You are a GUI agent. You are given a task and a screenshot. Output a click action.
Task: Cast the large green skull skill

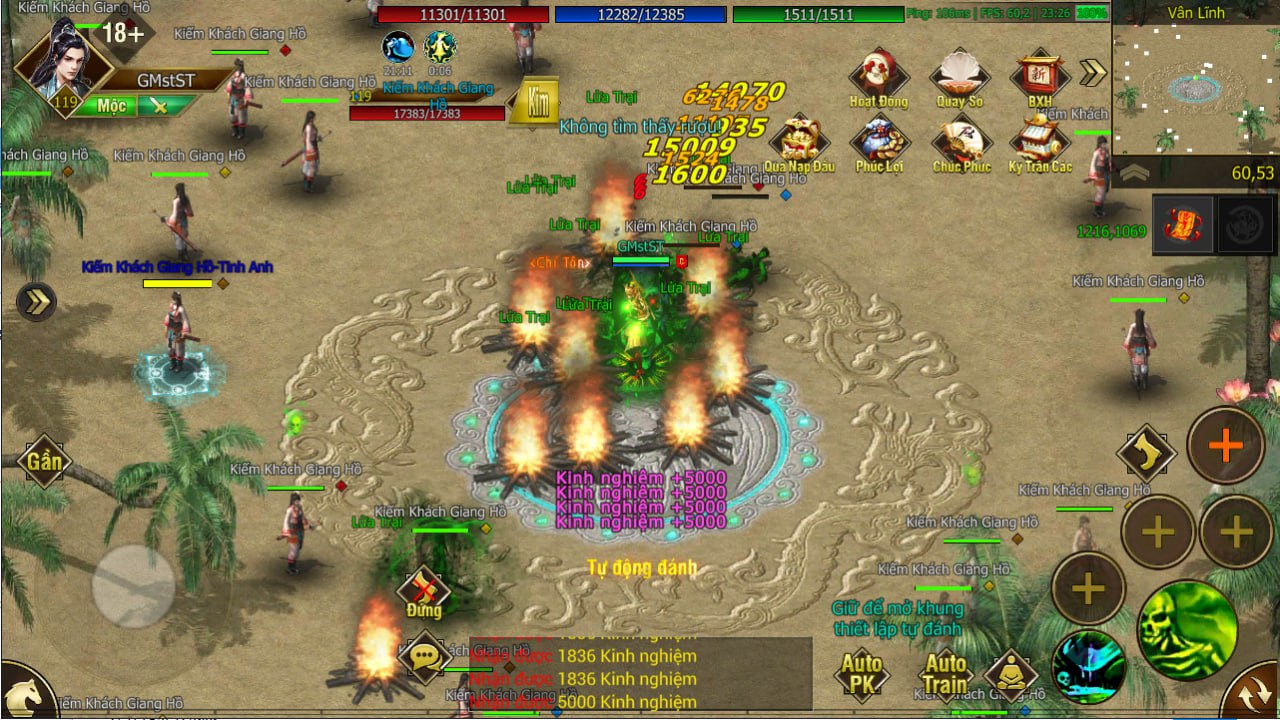[1187, 630]
